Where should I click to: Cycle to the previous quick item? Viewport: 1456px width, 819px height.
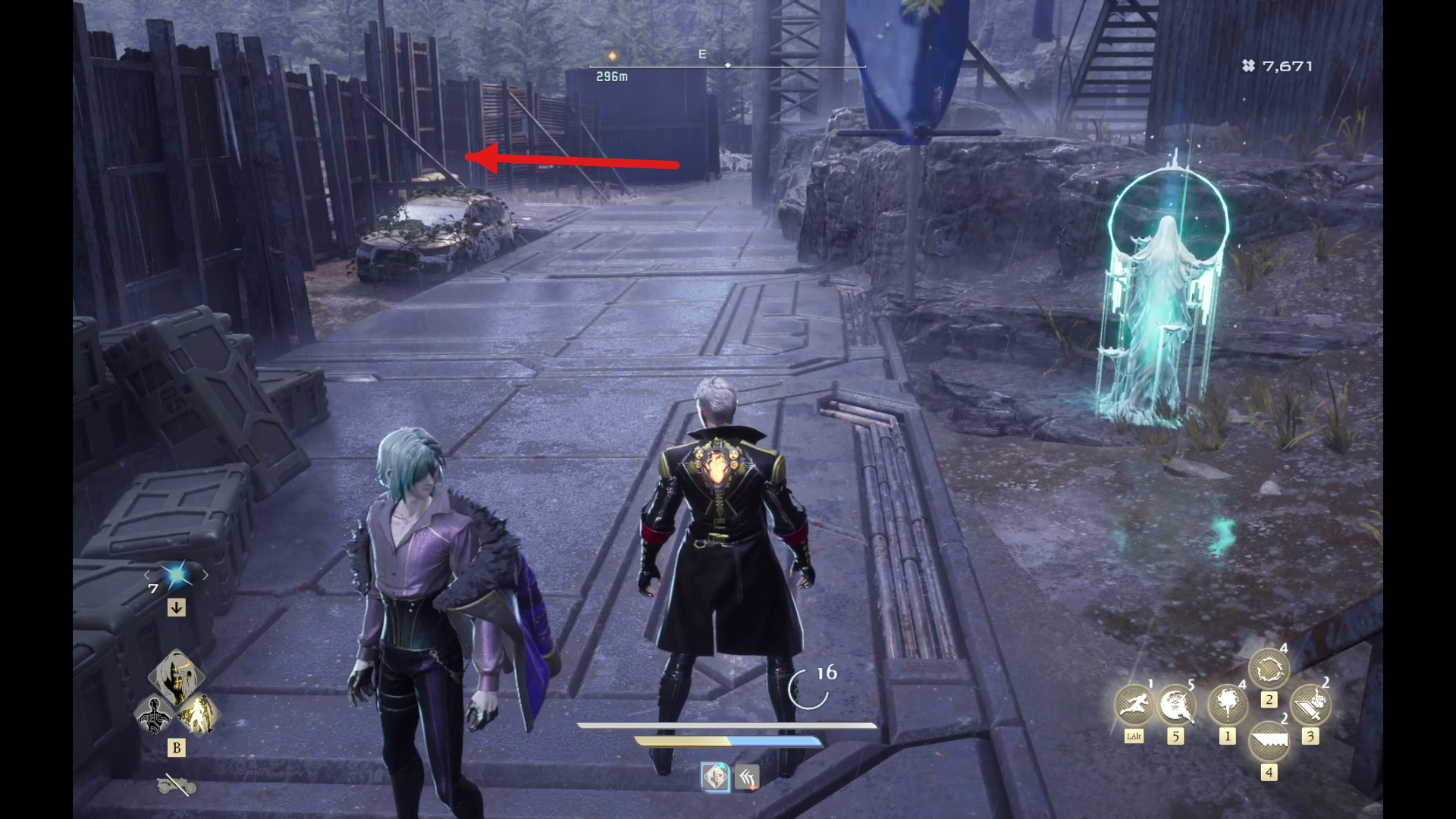148,576
